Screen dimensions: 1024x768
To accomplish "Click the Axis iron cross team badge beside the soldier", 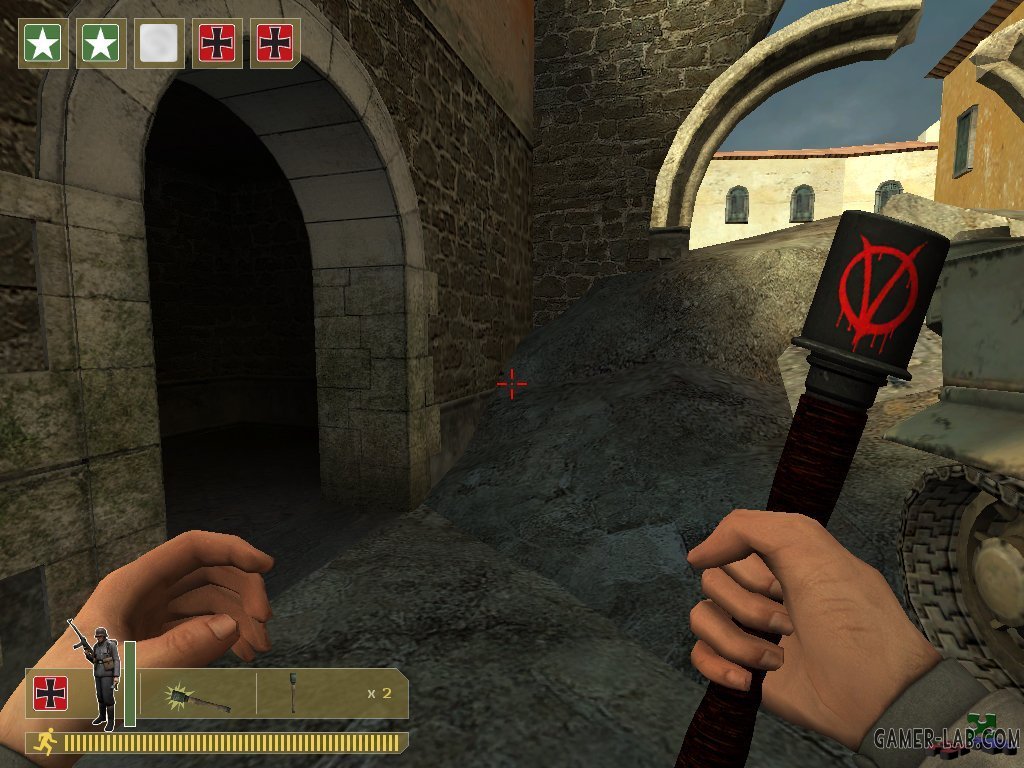I will coord(49,693).
